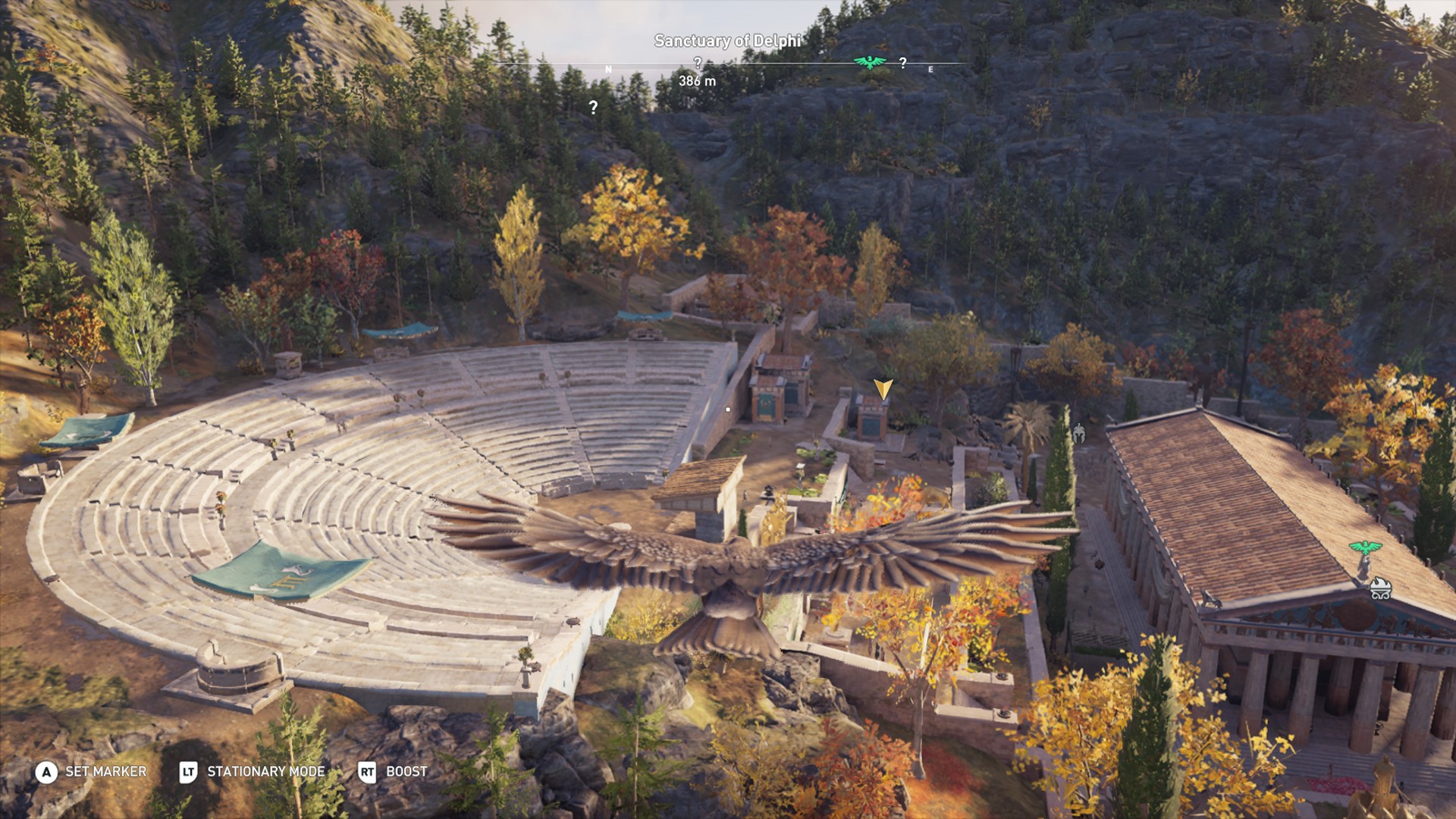Image resolution: width=1456 pixels, height=819 pixels.
Task: Click the green sync eagle above the rooftop statue
Action: (1365, 548)
